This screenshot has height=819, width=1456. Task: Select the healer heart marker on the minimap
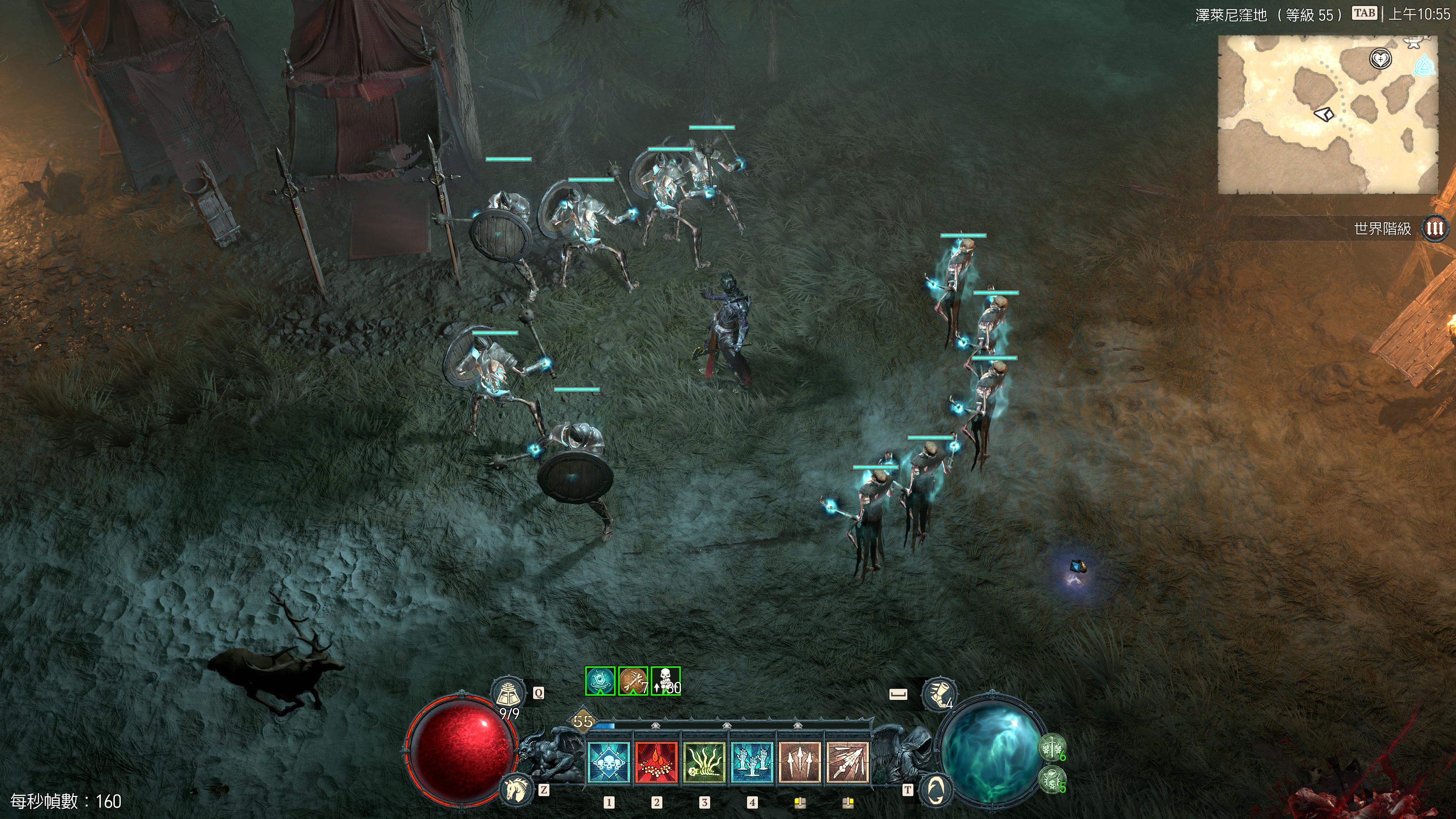click(x=1380, y=59)
